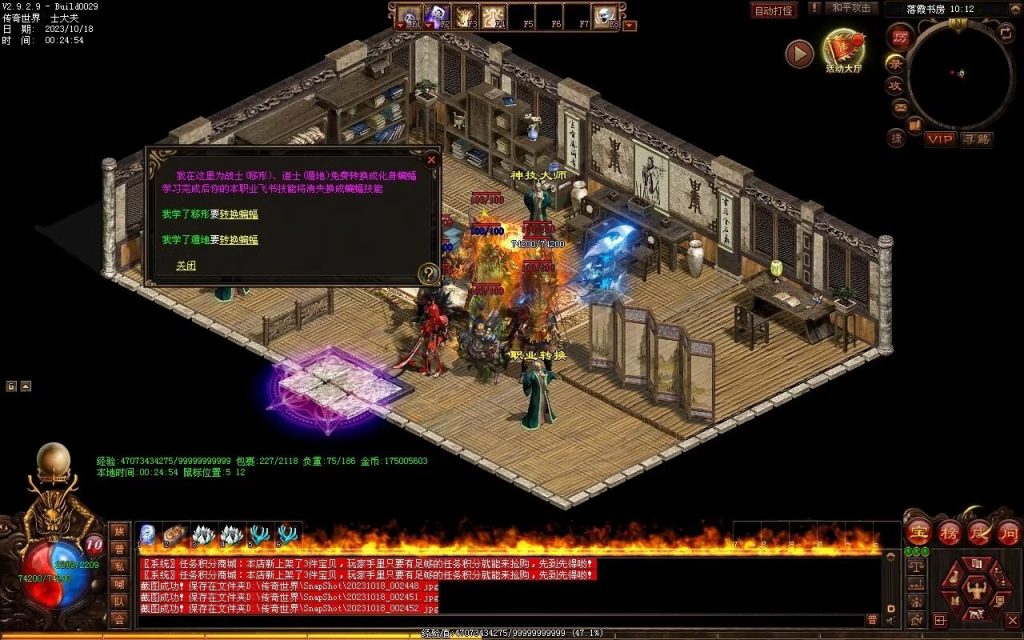This screenshot has height=640, width=1024.
Task: Open the dialogue's question mark help
Action: 428,272
